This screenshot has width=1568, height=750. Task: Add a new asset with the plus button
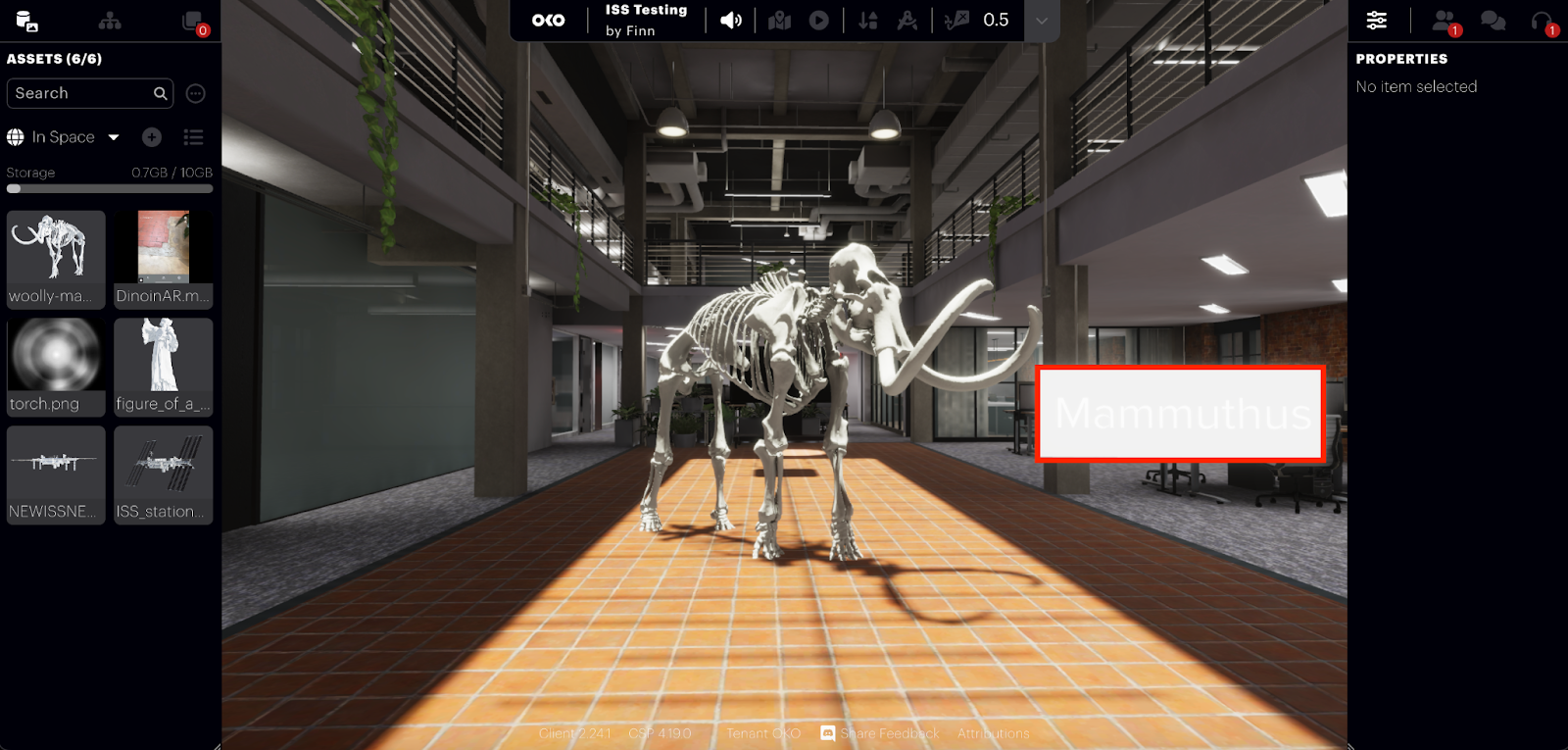(152, 137)
